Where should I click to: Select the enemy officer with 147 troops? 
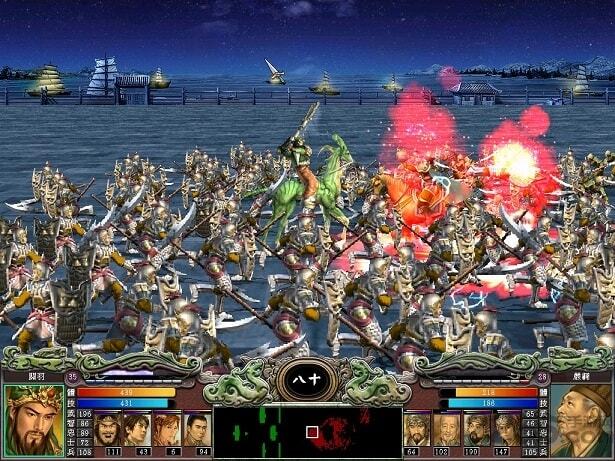(x=508, y=427)
